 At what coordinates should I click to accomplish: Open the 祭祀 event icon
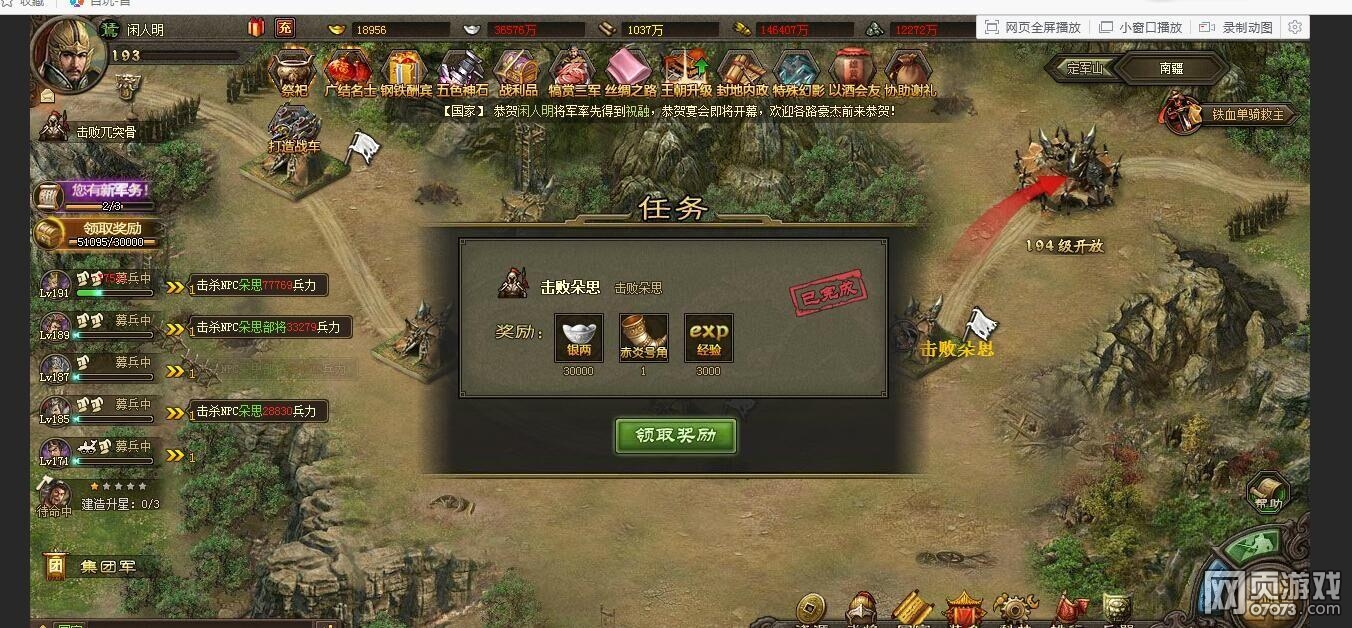295,73
